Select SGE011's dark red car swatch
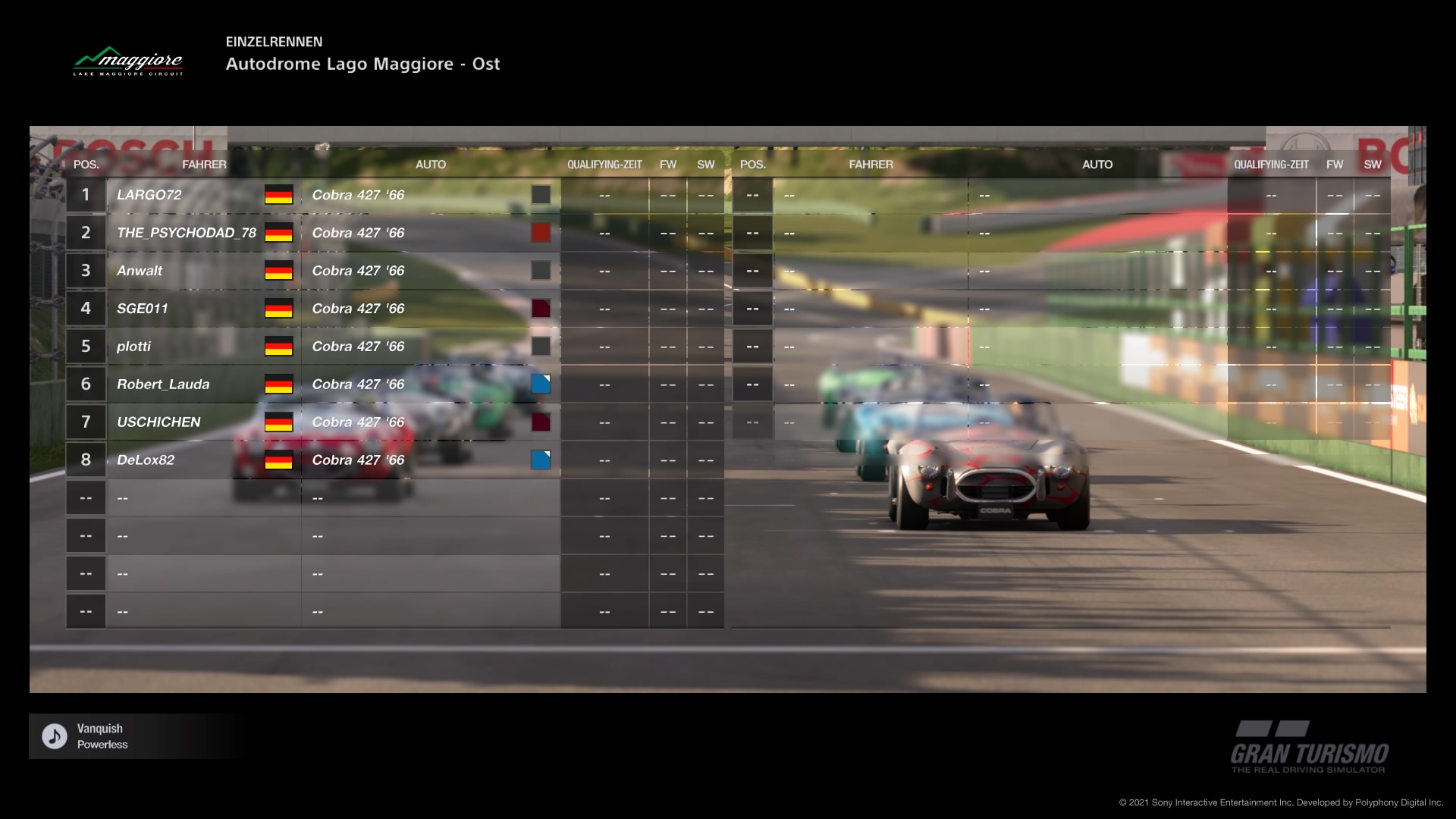 (541, 309)
